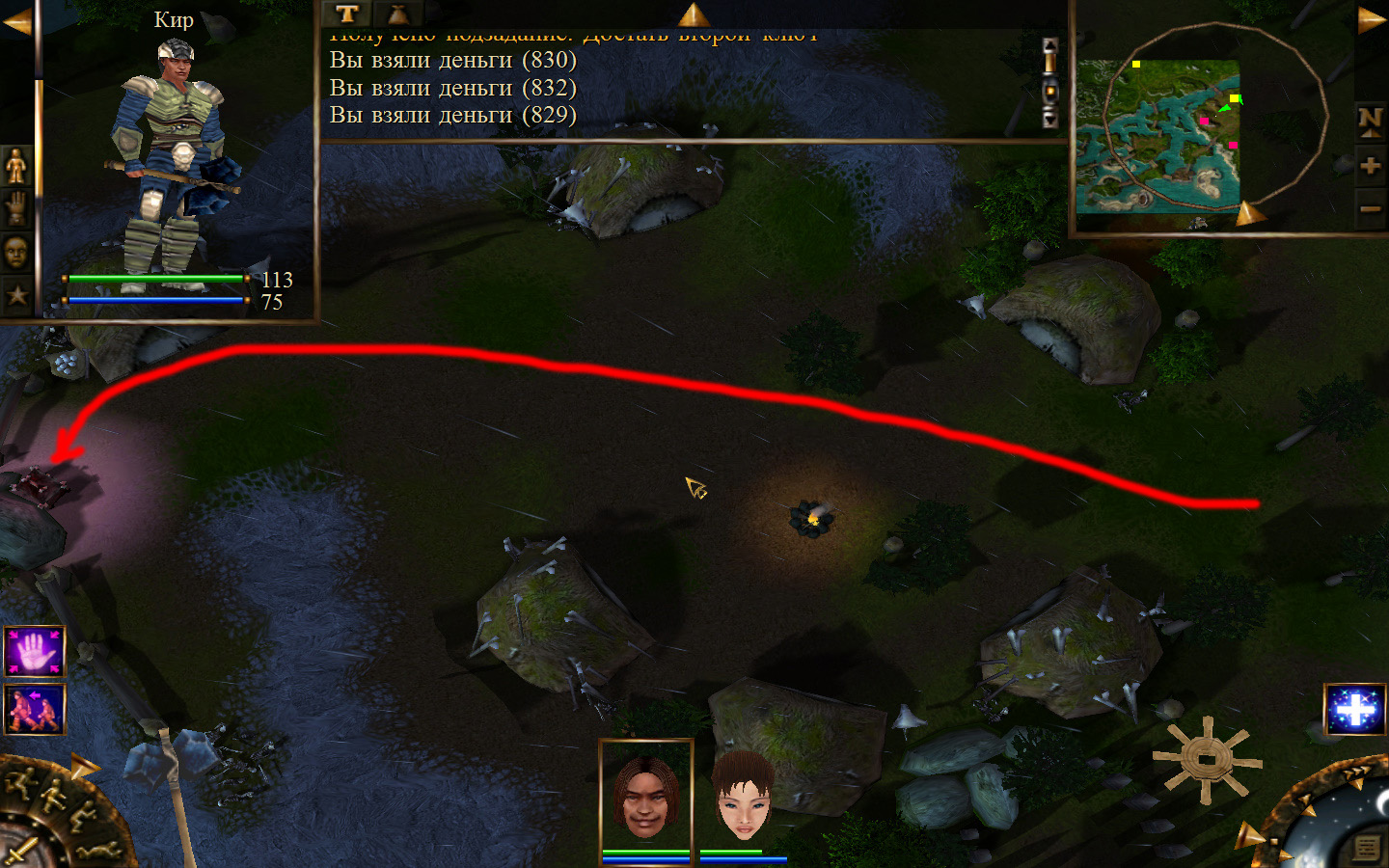Cast the blue sparkling cross spell
Screen dimensions: 1389x868
coord(1355,711)
